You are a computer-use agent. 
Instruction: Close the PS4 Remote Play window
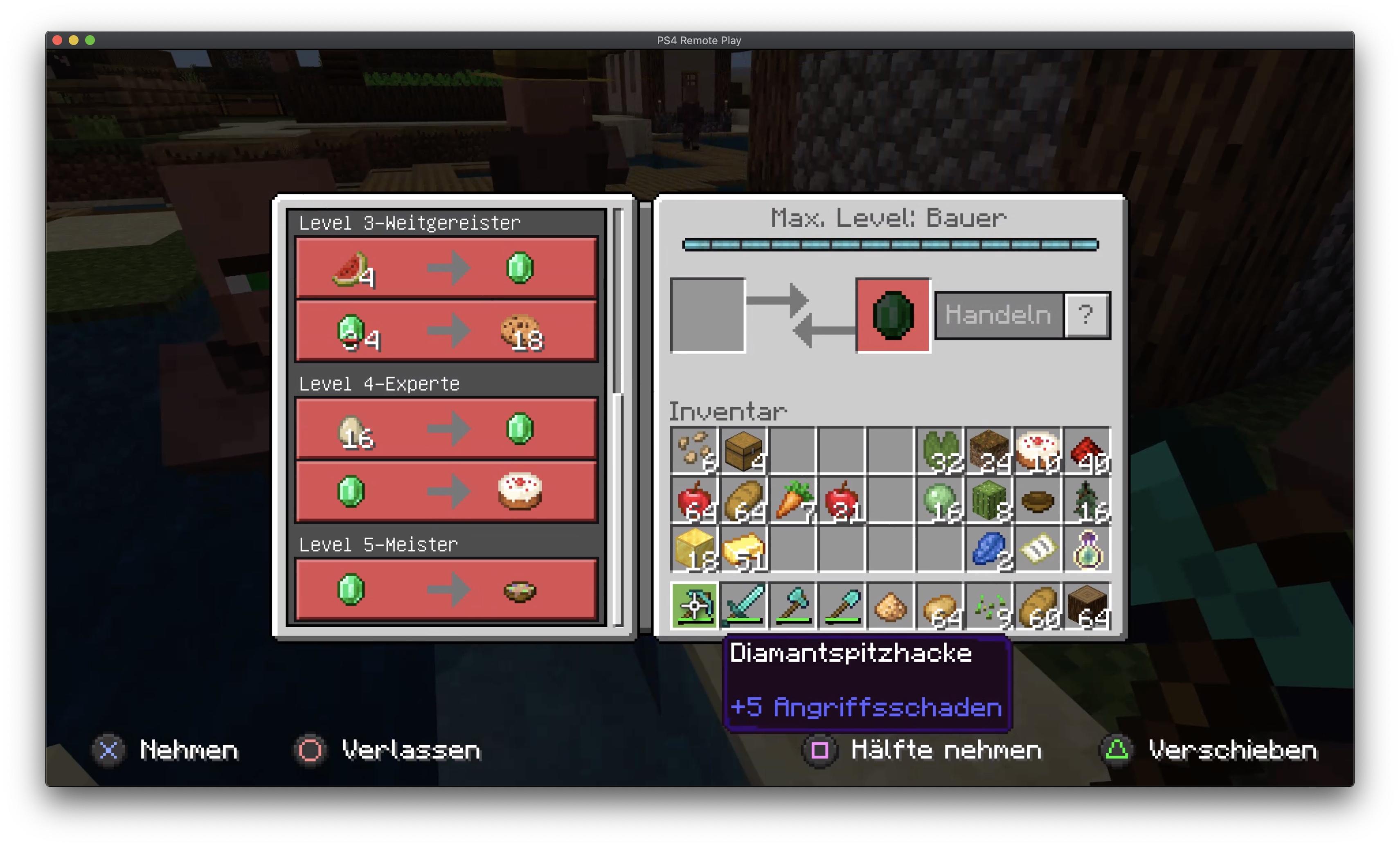(x=57, y=41)
